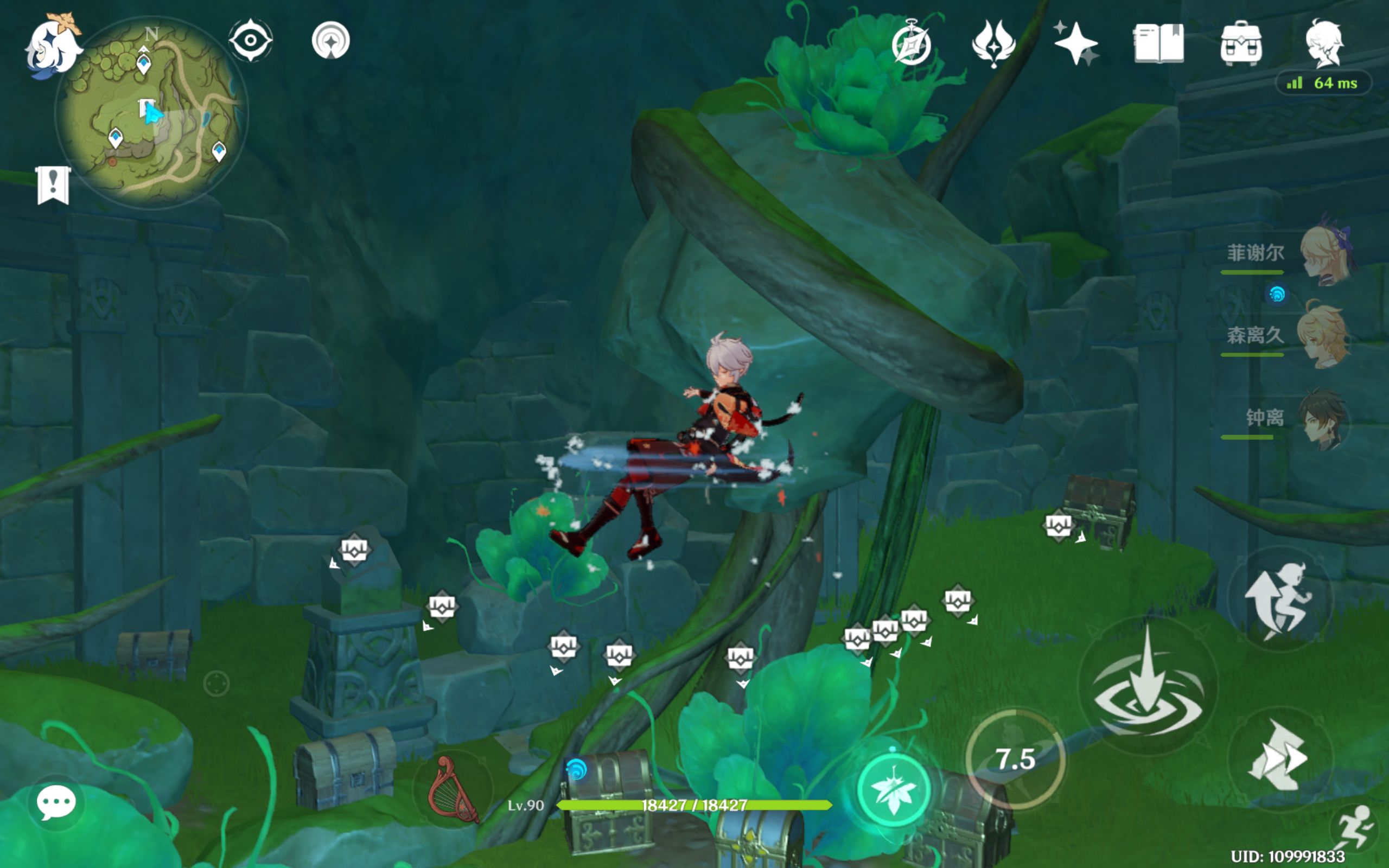The image size is (1389, 868).
Task: Open the adventure compass icon
Action: tap(912, 44)
